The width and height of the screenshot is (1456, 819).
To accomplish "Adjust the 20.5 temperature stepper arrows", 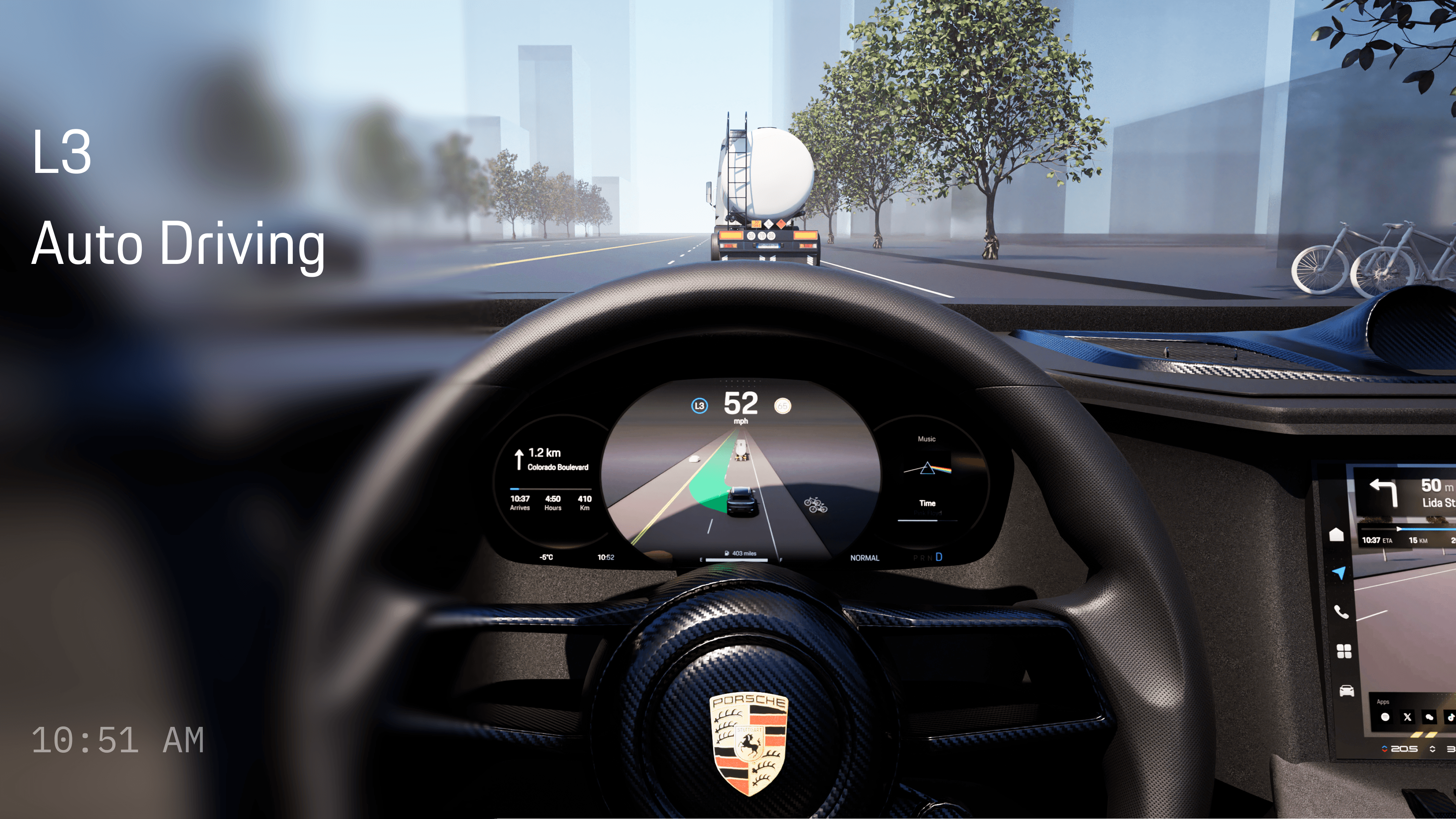I will point(1385,749).
